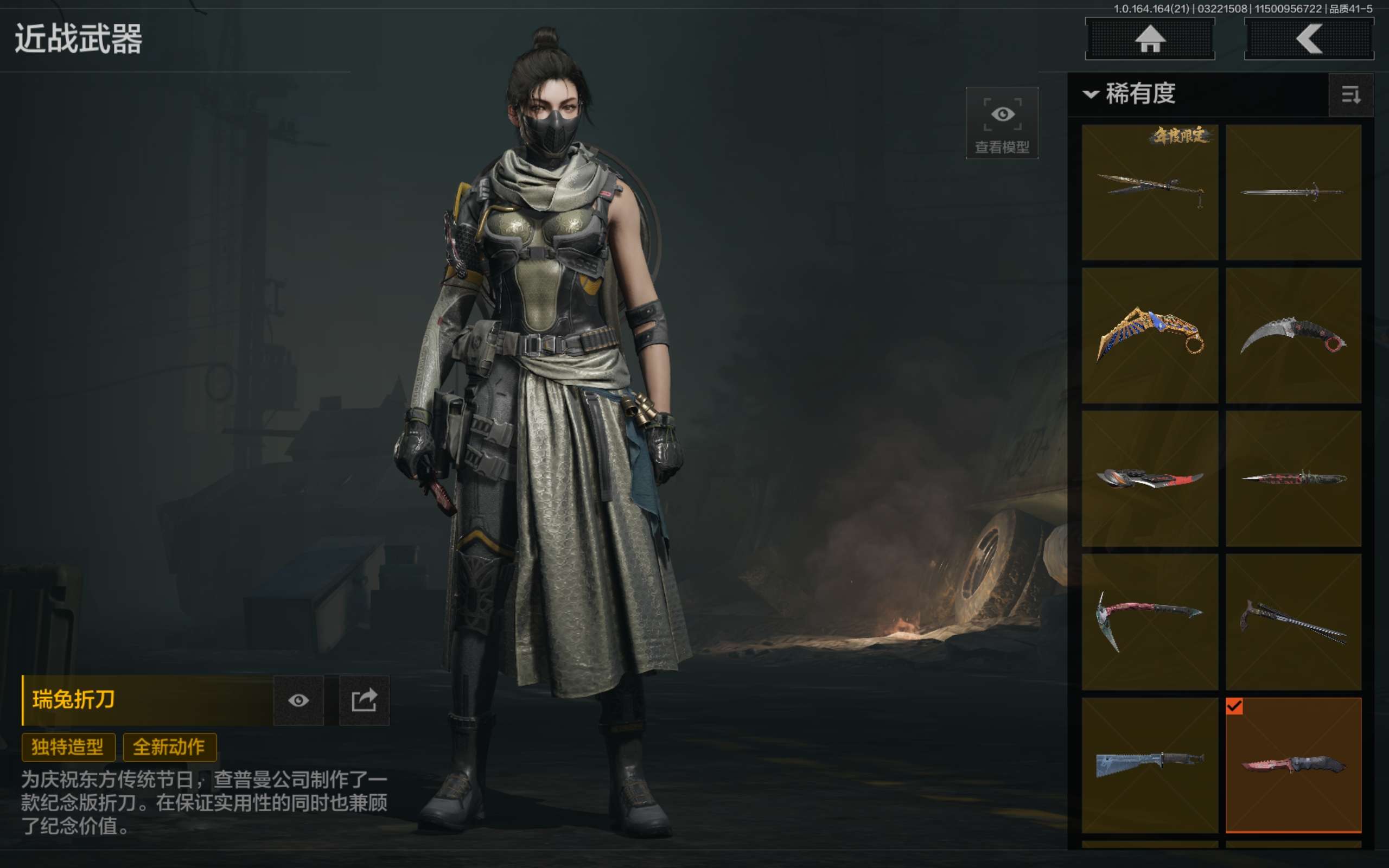Toggle the sort order icon
This screenshot has height=868, width=1389.
[x=1350, y=95]
